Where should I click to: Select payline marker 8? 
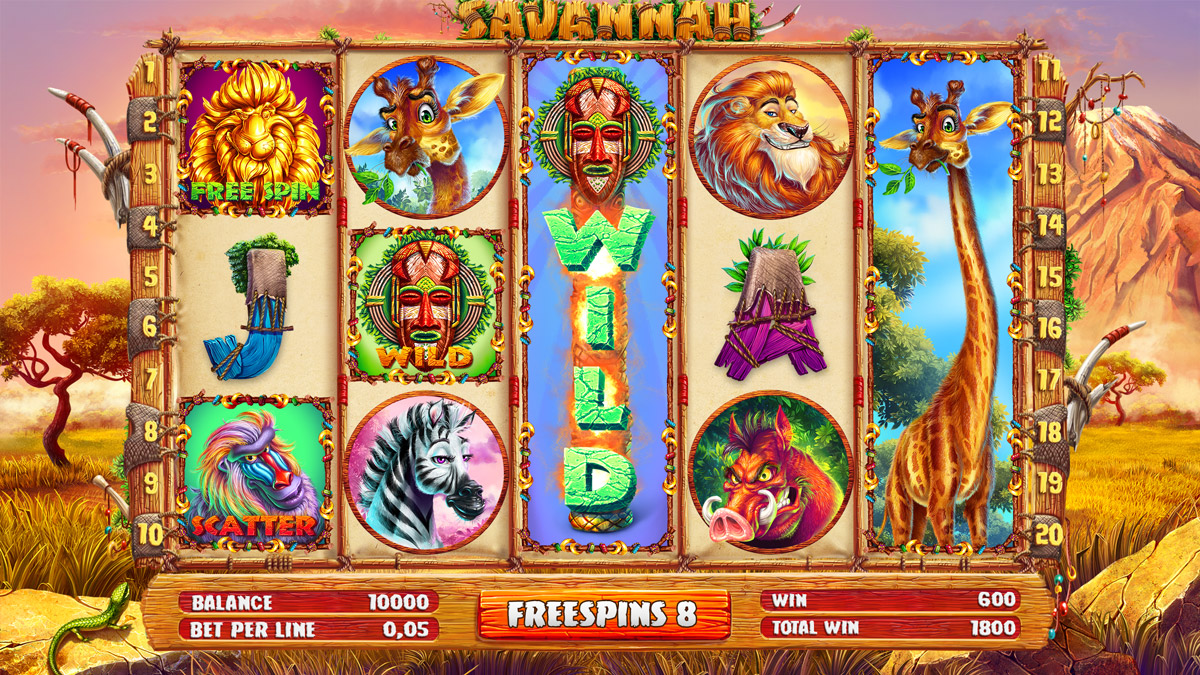(x=150, y=431)
